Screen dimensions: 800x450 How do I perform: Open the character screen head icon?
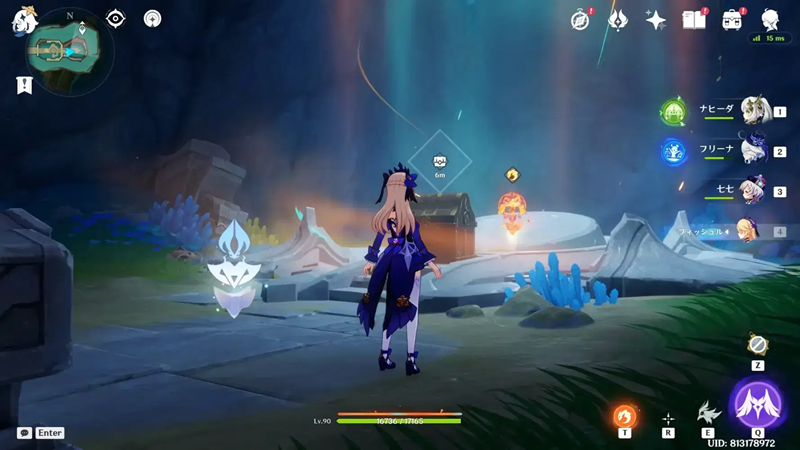770,20
